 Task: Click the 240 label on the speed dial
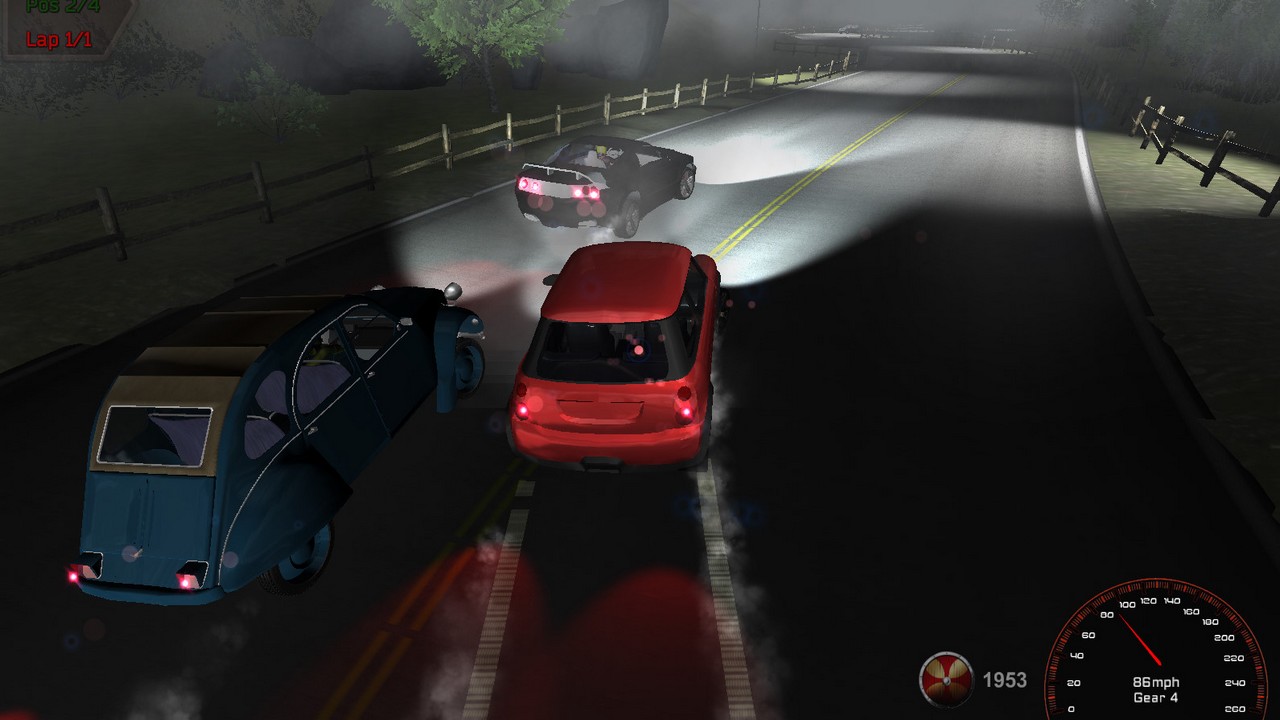(x=1234, y=682)
